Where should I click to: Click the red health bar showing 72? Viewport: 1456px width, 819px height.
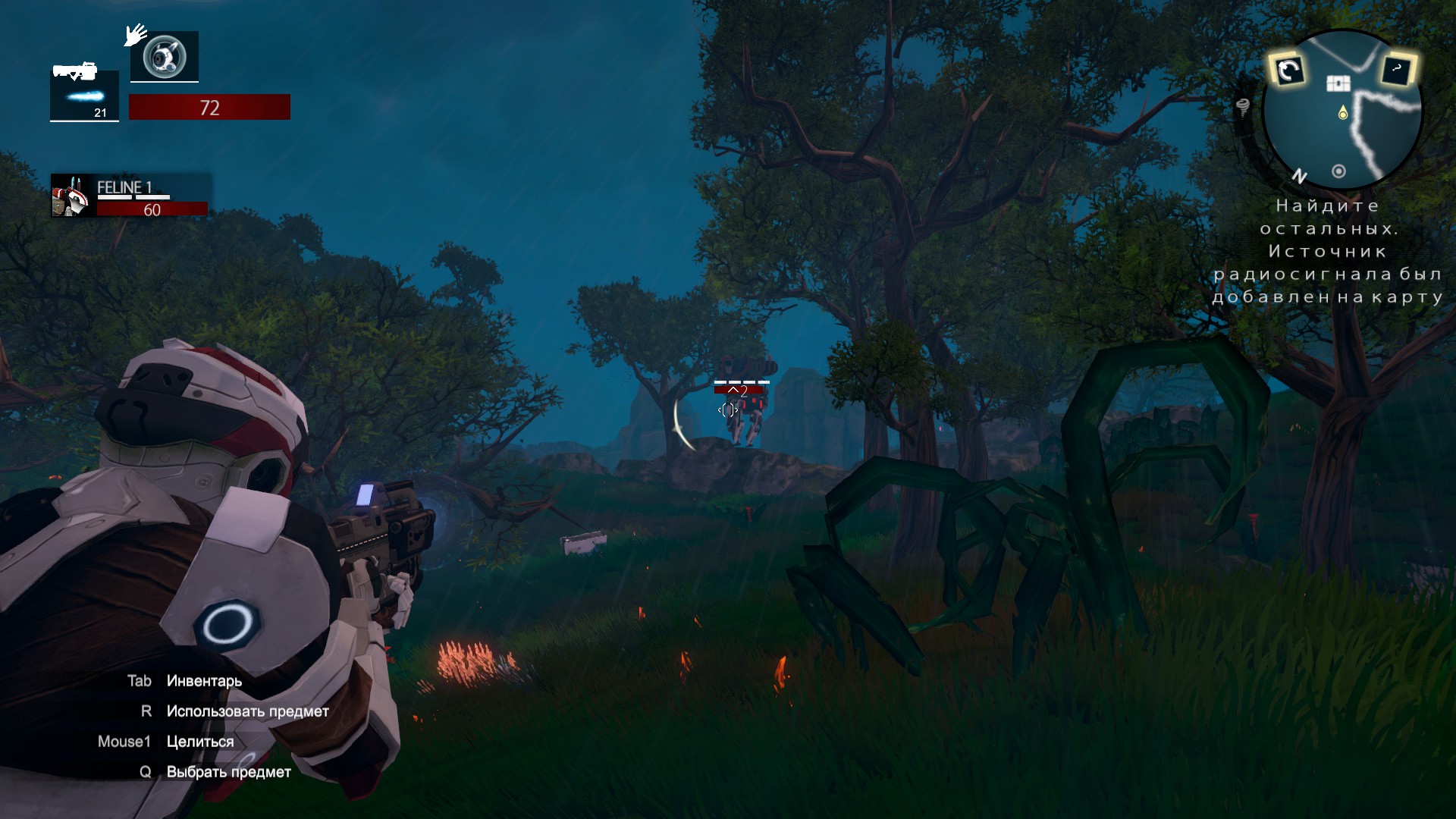(x=210, y=107)
